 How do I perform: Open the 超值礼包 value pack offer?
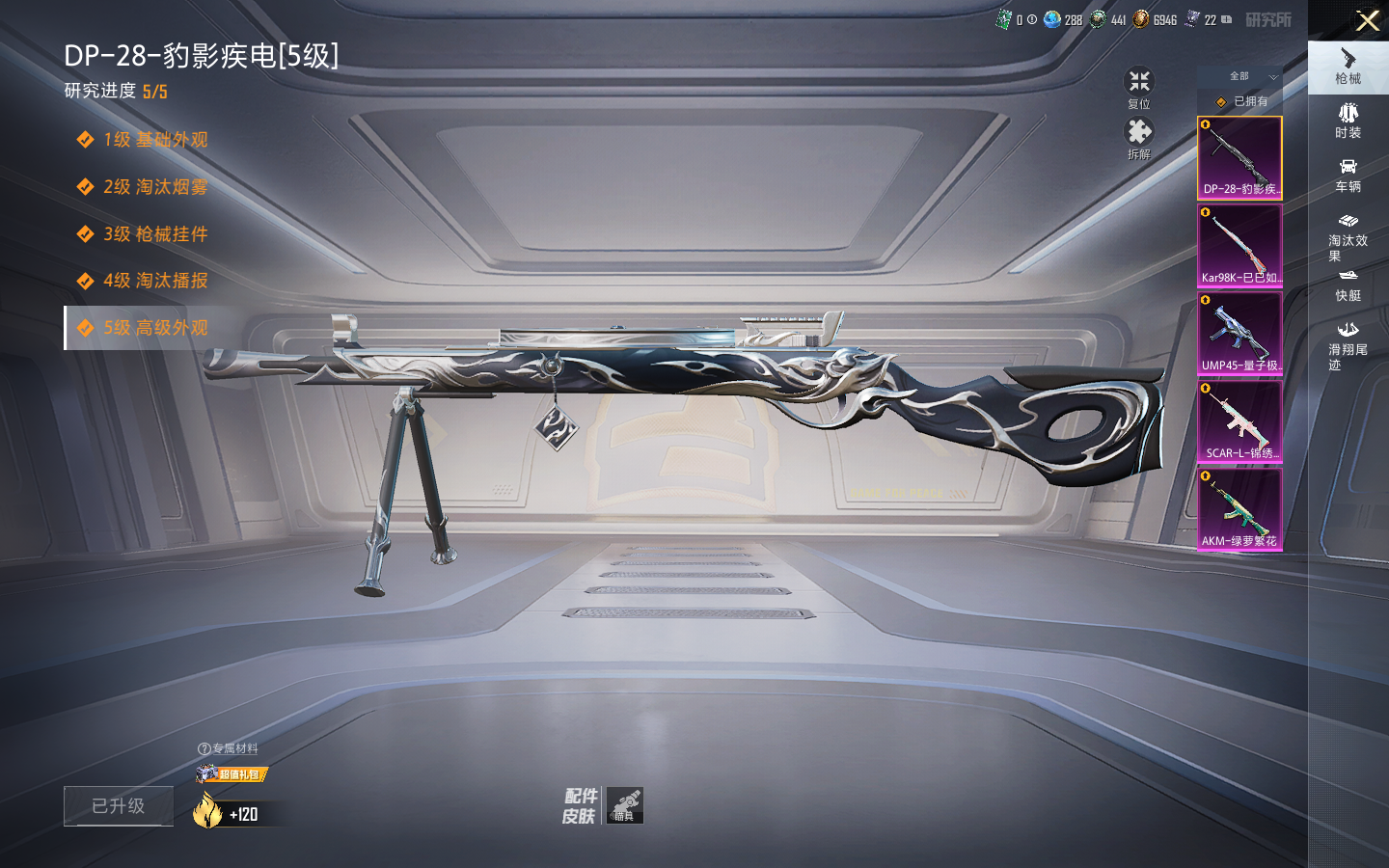[232, 774]
